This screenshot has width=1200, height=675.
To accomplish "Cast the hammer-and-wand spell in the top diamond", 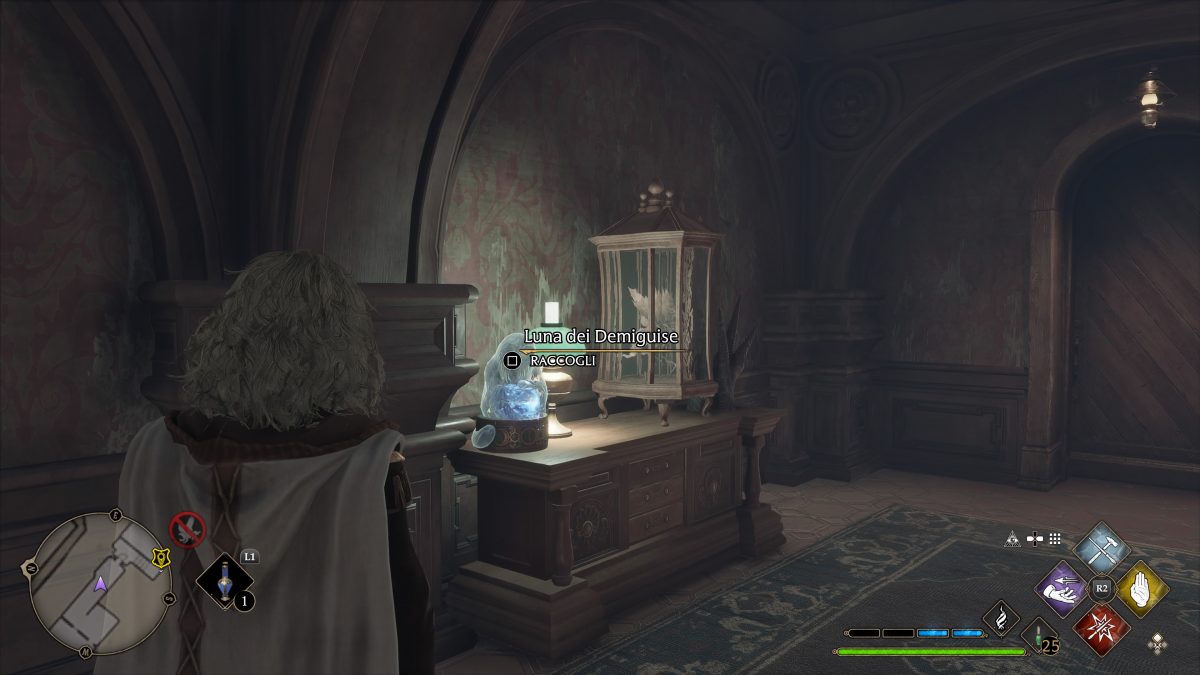I will pyautogui.click(x=1101, y=548).
